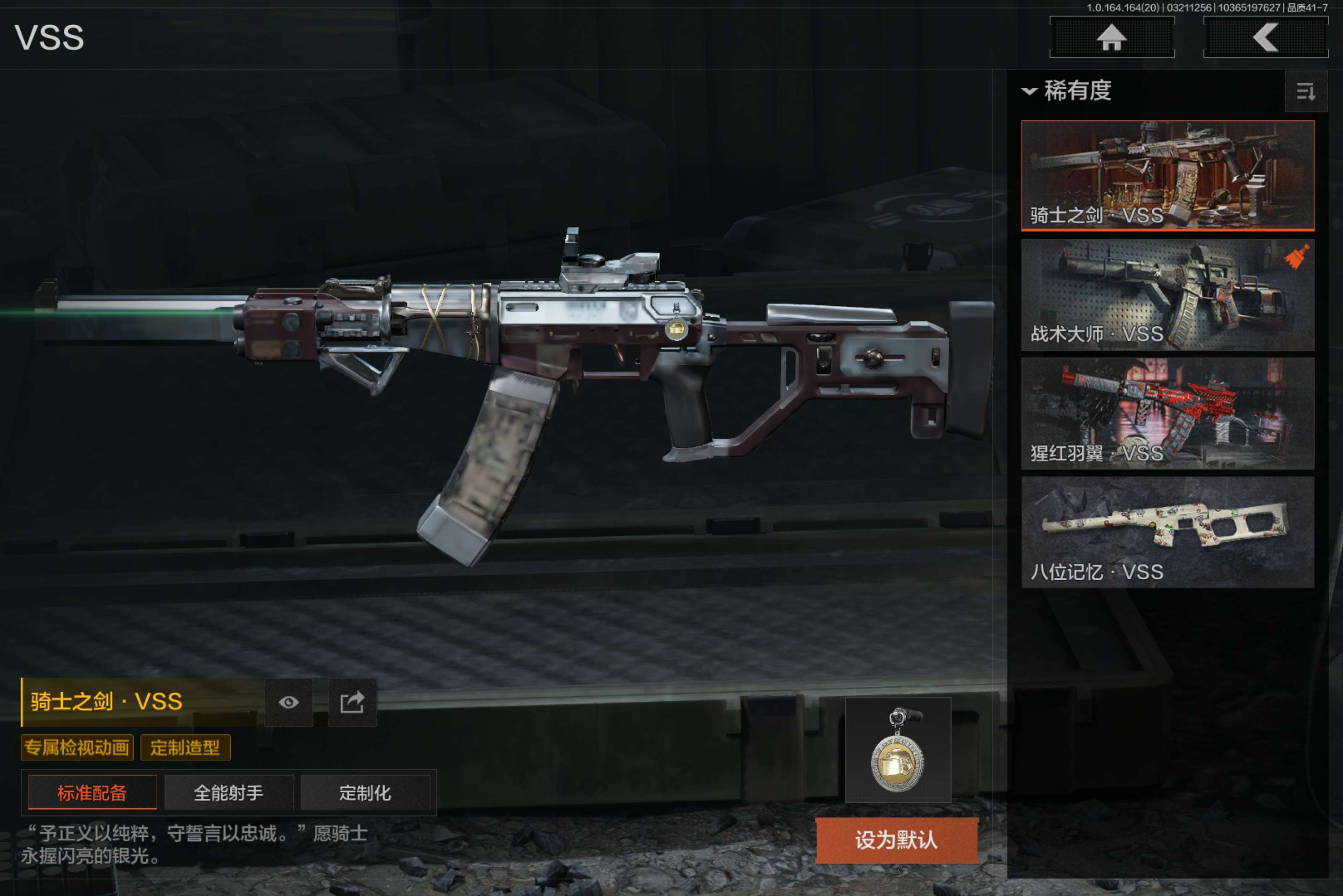
Task: Go back using the arrow button
Action: click(x=1265, y=37)
